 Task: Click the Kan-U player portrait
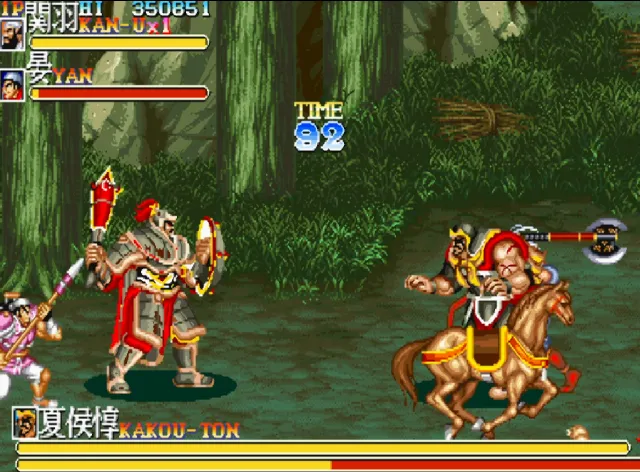[13, 34]
